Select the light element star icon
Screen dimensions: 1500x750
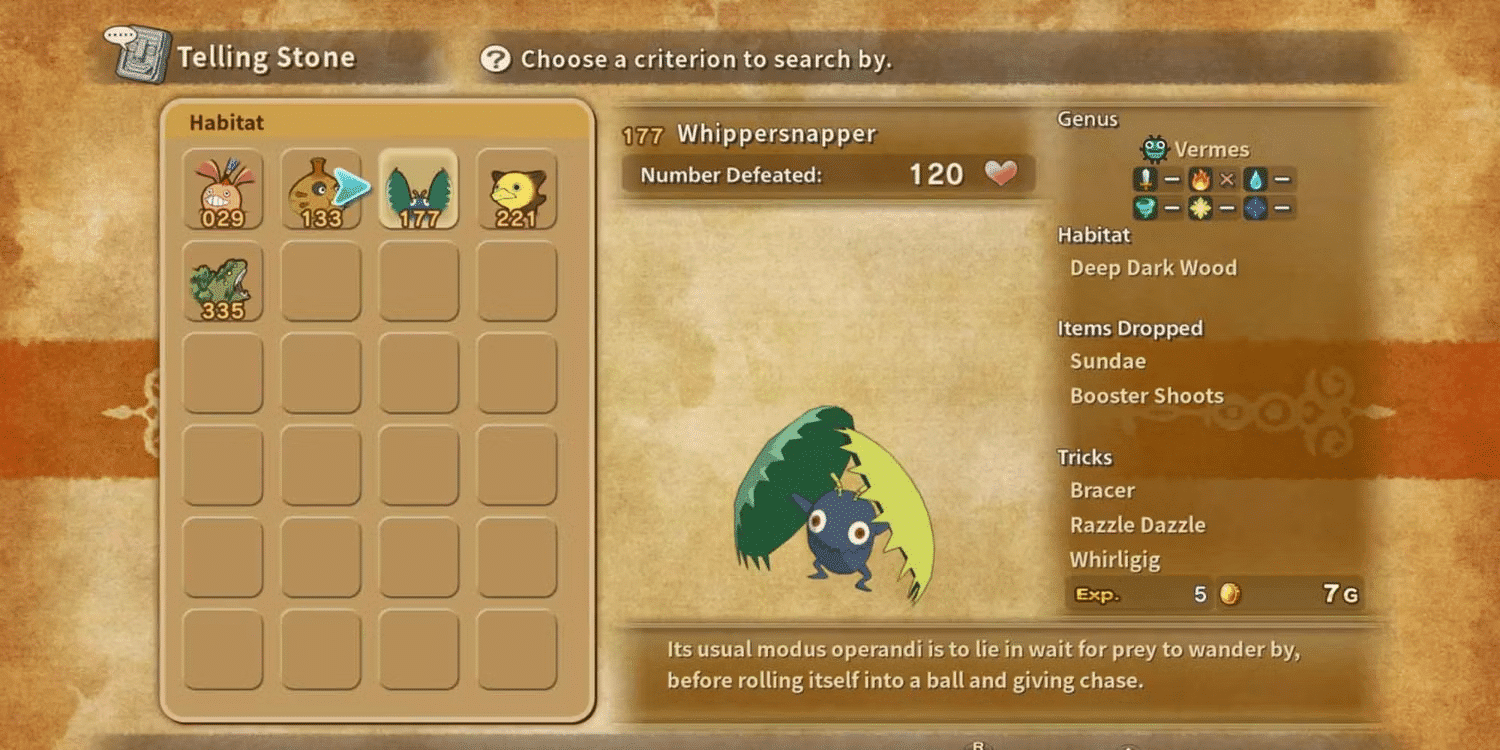[1199, 208]
